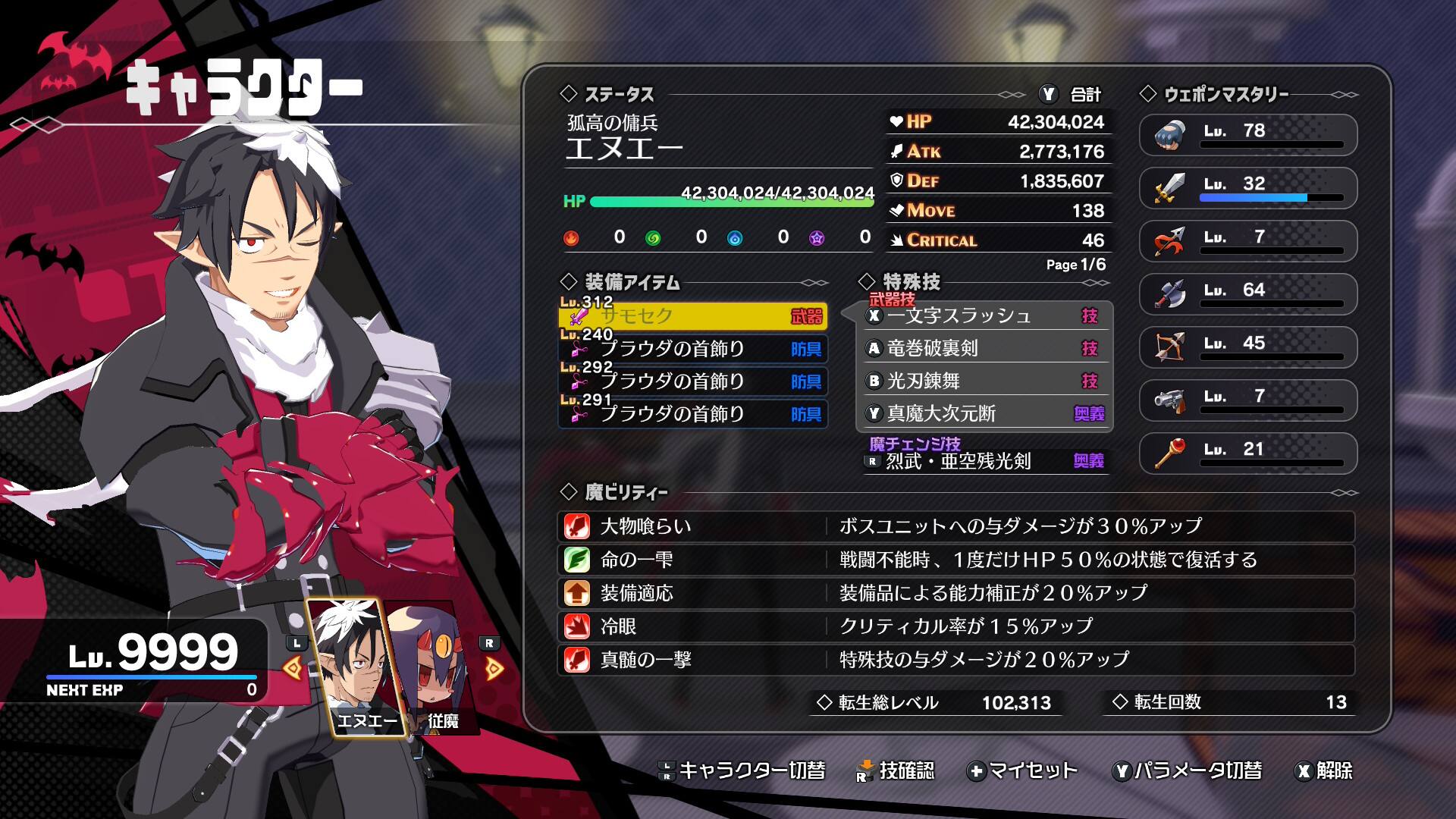
Task: Select the 命の一雫 ability
Action: [x=955, y=560]
